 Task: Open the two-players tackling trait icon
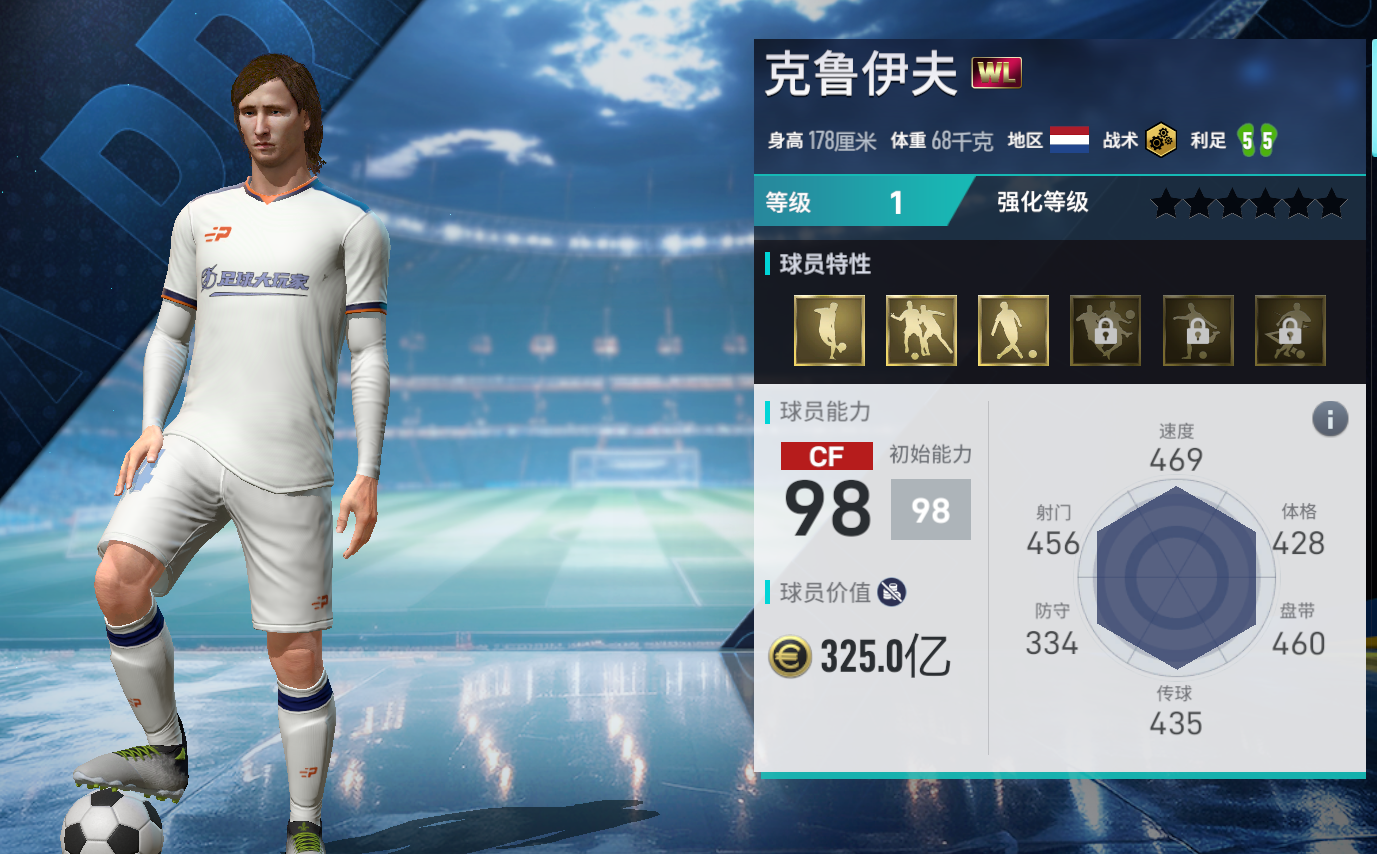tap(921, 330)
